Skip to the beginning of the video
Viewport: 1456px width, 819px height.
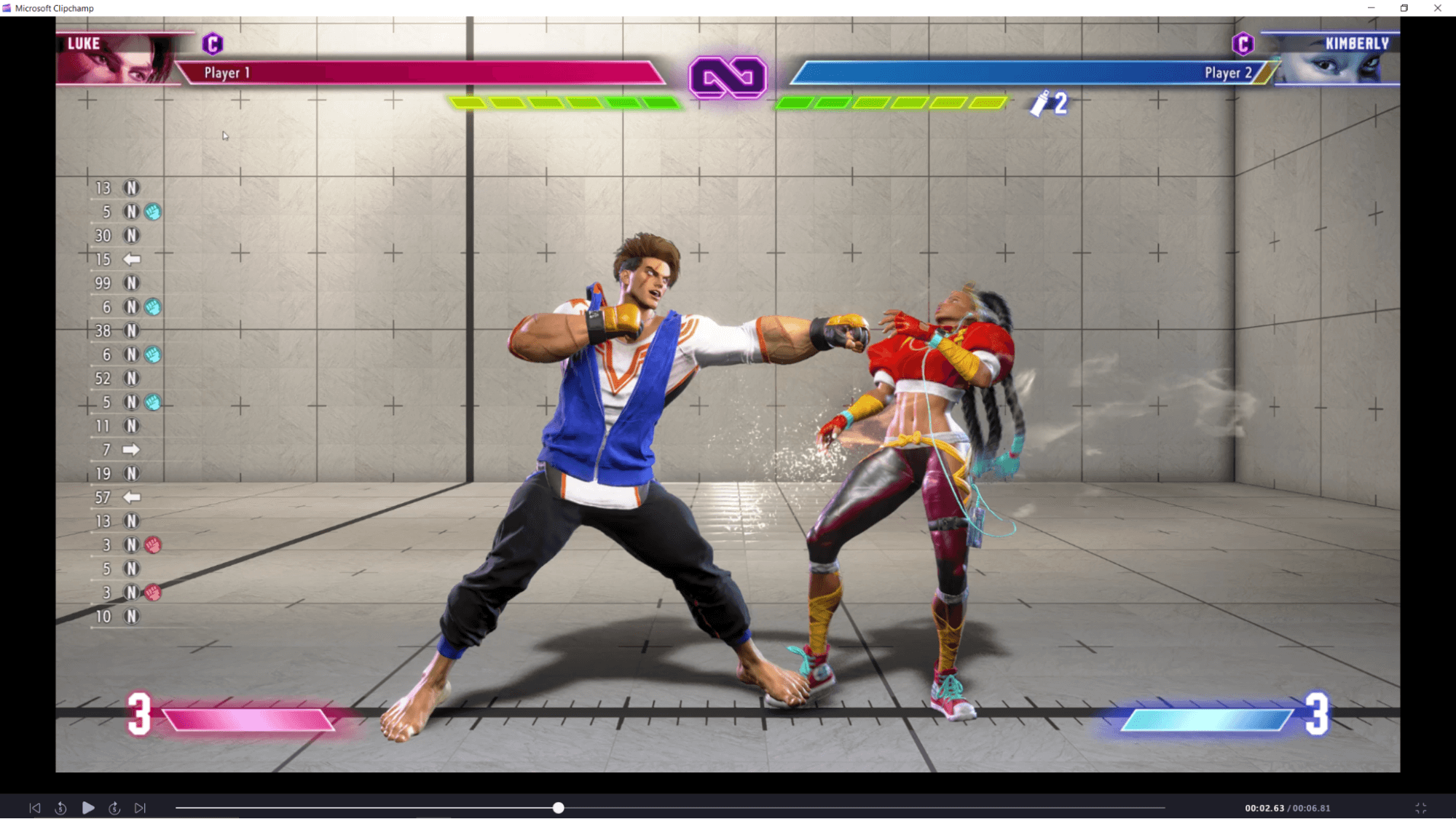(x=35, y=807)
